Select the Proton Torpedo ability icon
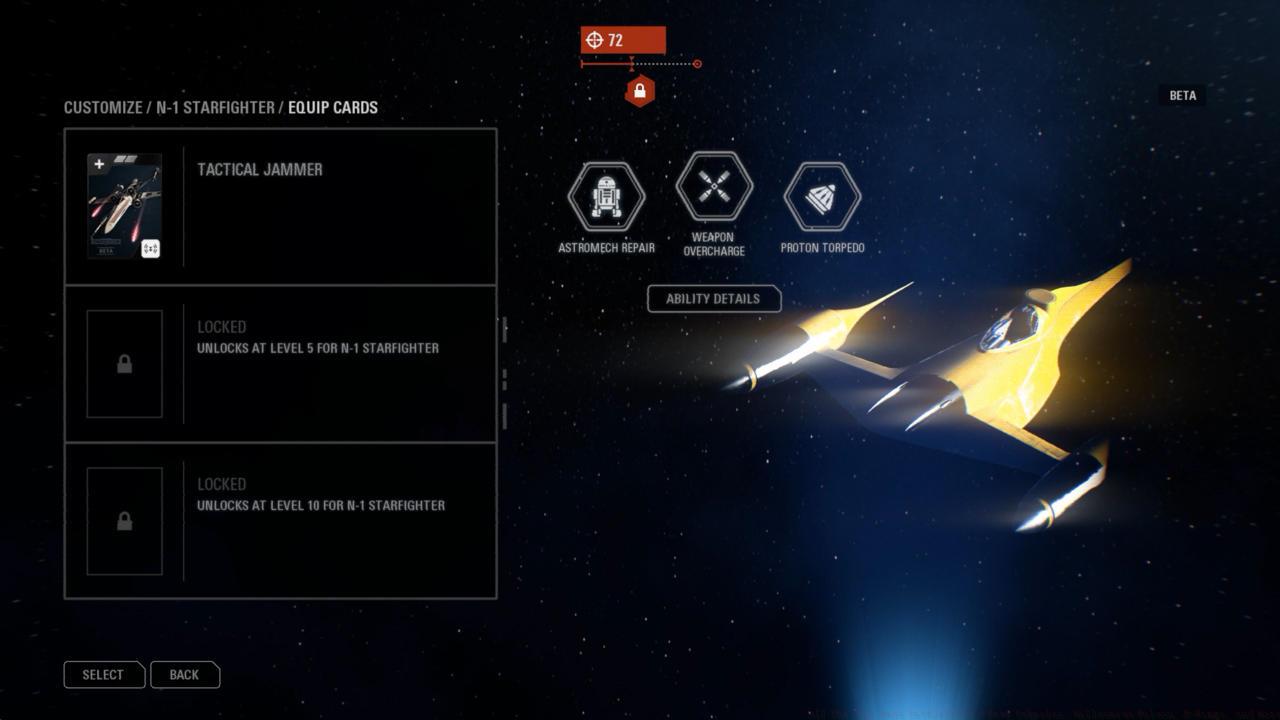 click(822, 196)
